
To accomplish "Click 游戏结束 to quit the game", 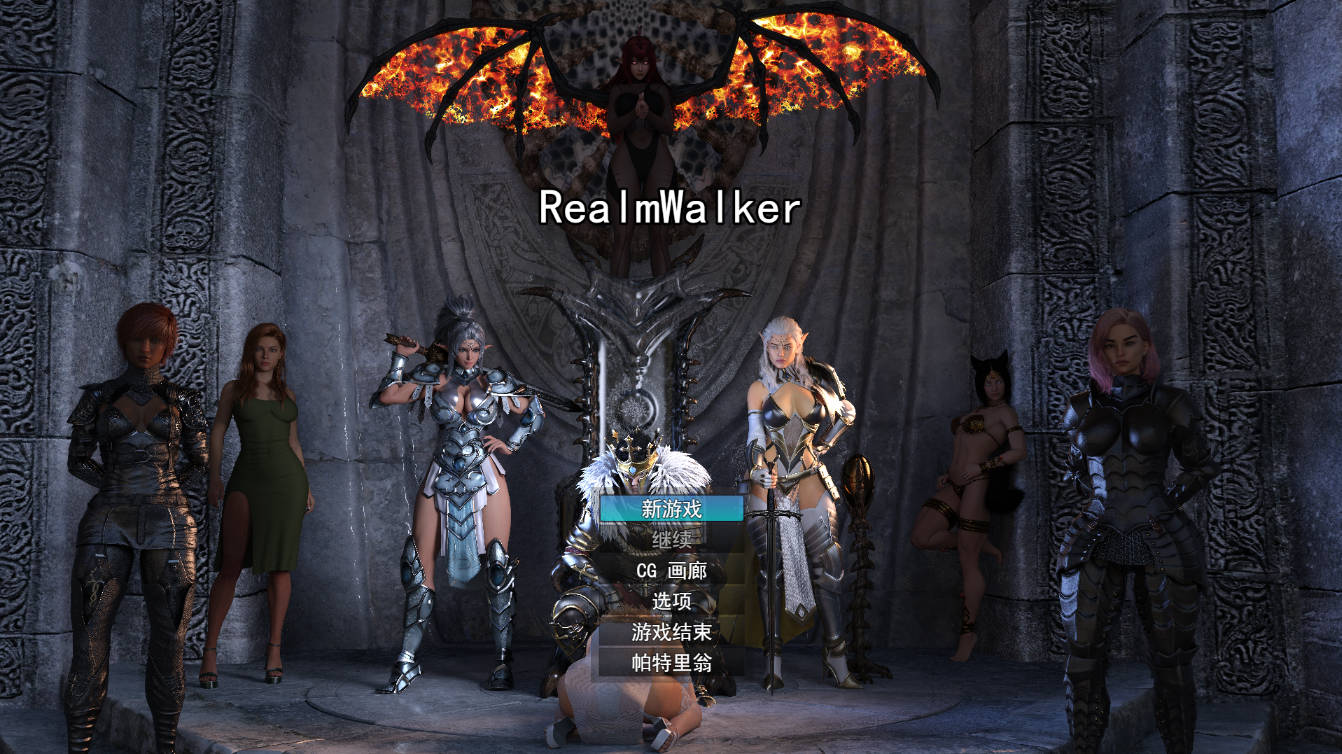I will point(671,630).
